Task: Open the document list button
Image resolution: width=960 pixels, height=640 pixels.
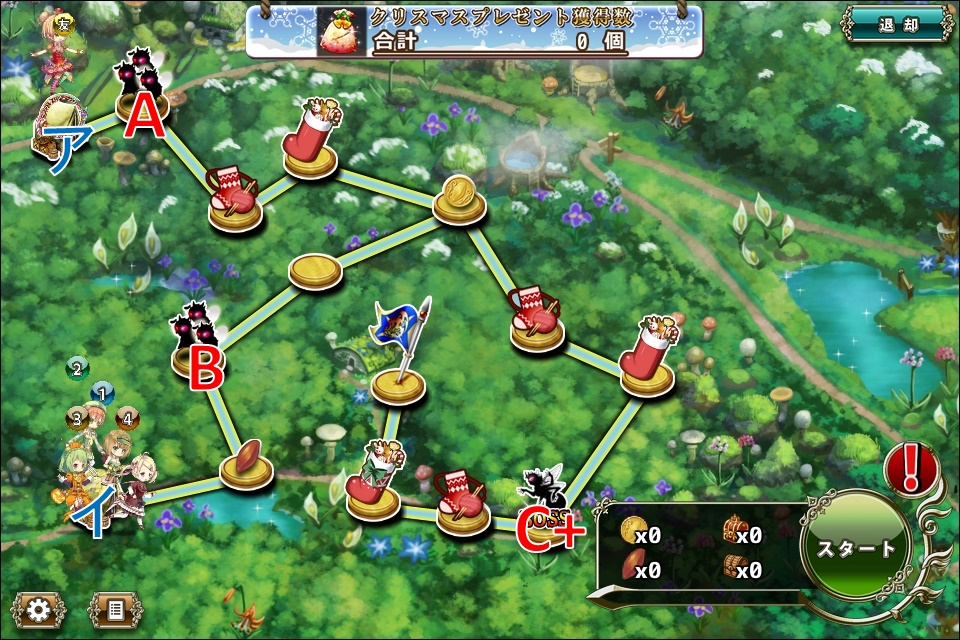Action: (x=115, y=608)
